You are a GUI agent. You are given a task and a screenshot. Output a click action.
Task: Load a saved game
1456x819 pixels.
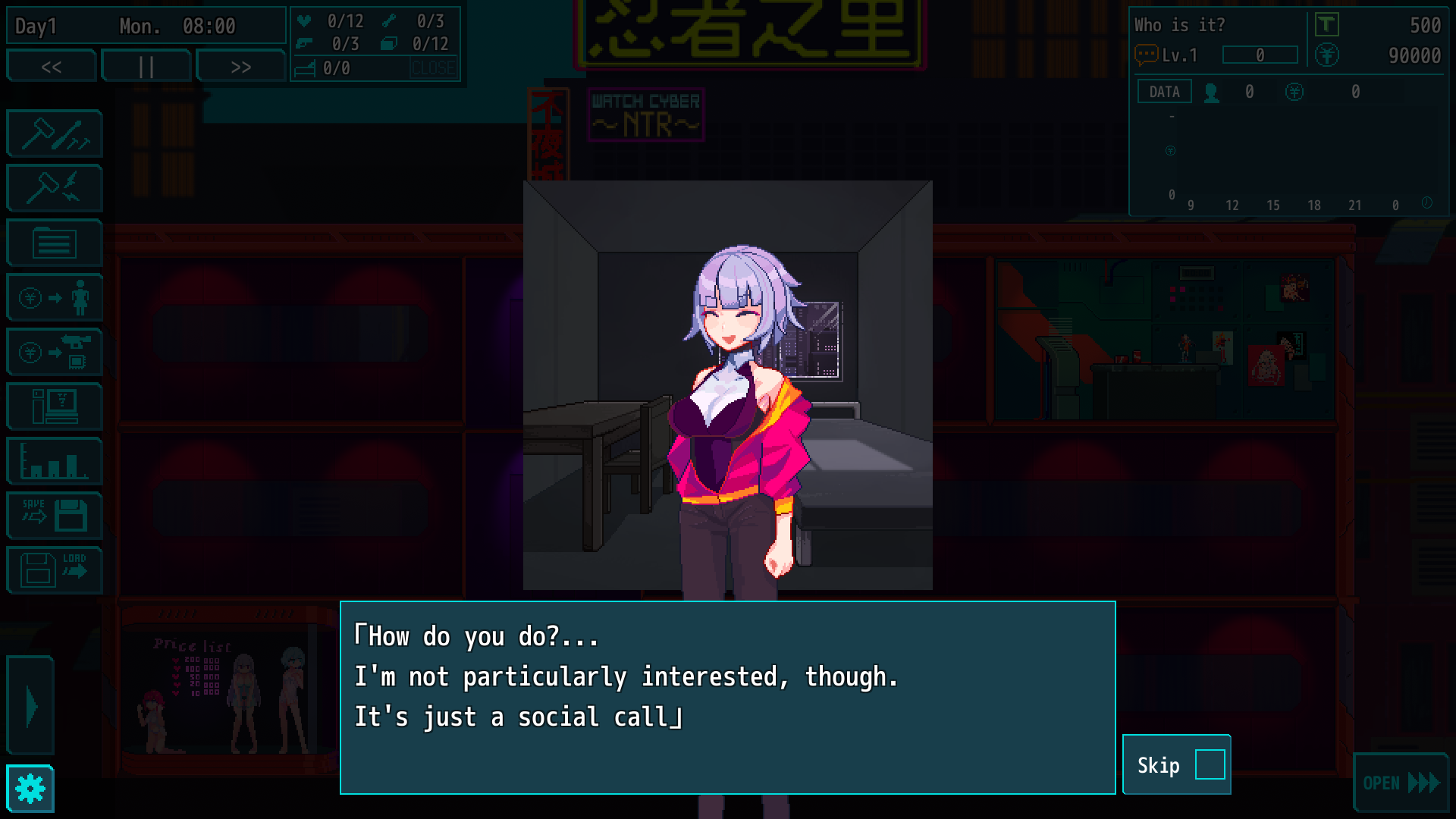coord(55,570)
